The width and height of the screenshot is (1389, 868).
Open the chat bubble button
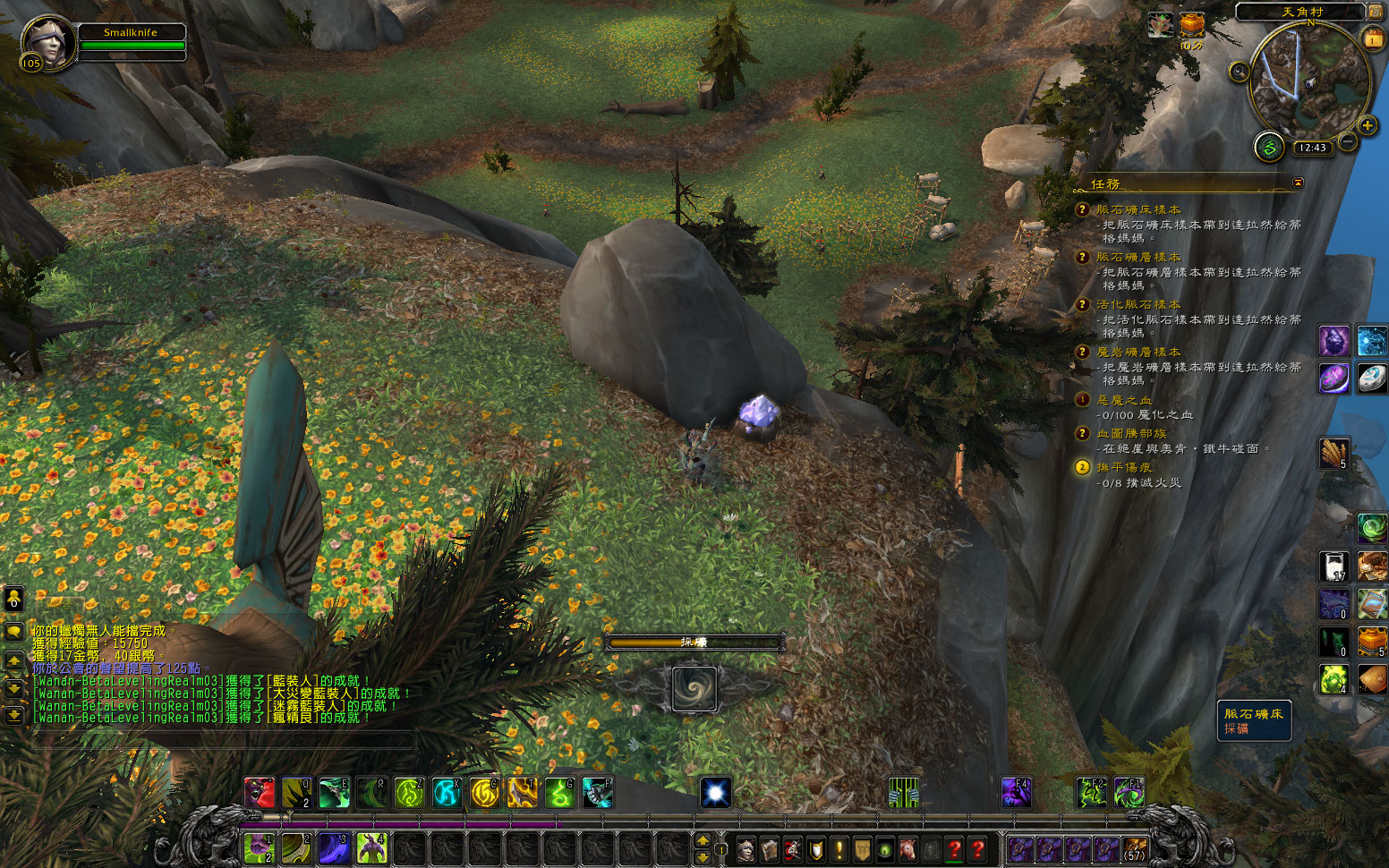click(x=14, y=632)
